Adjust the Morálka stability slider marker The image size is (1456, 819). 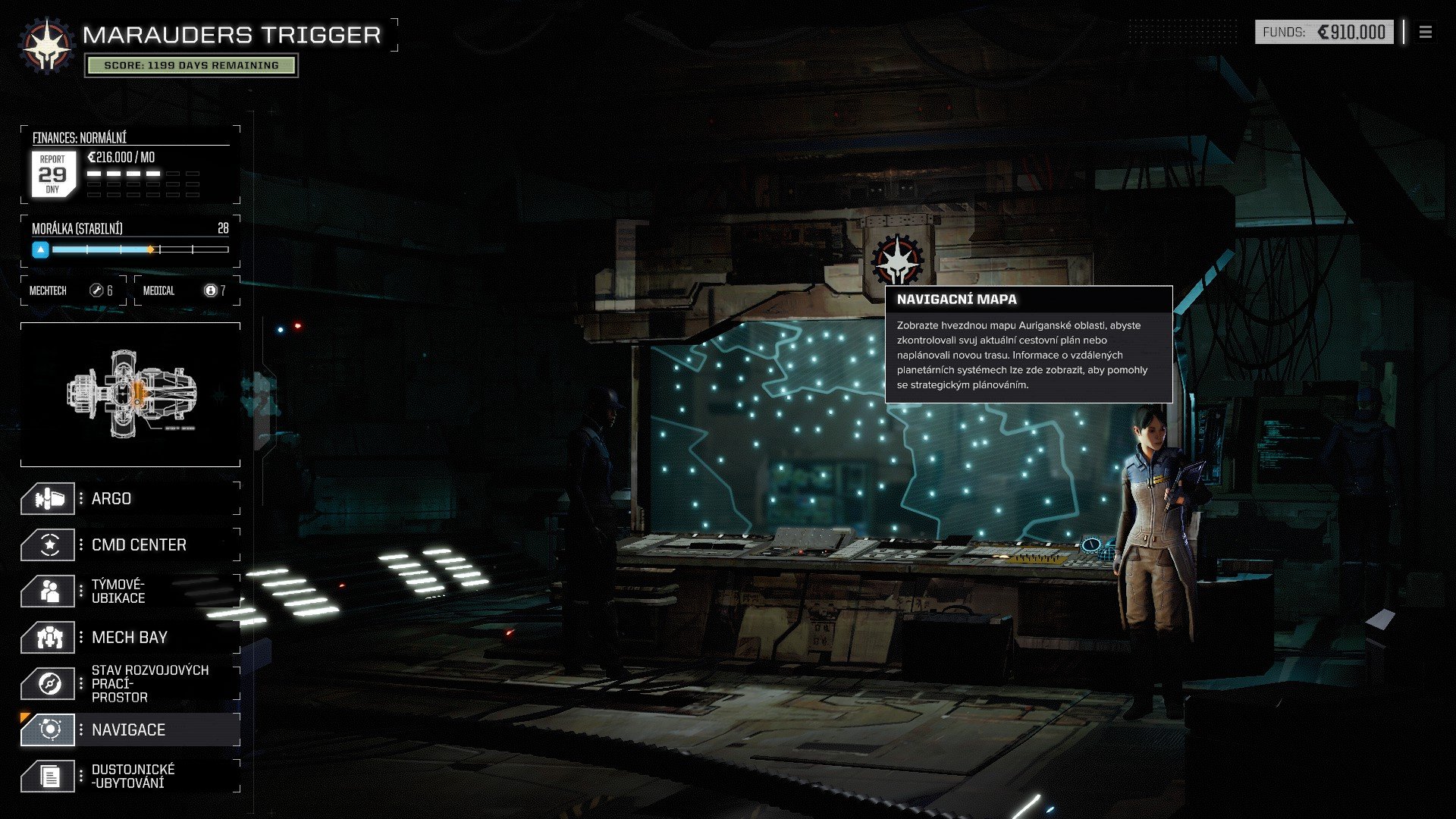[152, 248]
